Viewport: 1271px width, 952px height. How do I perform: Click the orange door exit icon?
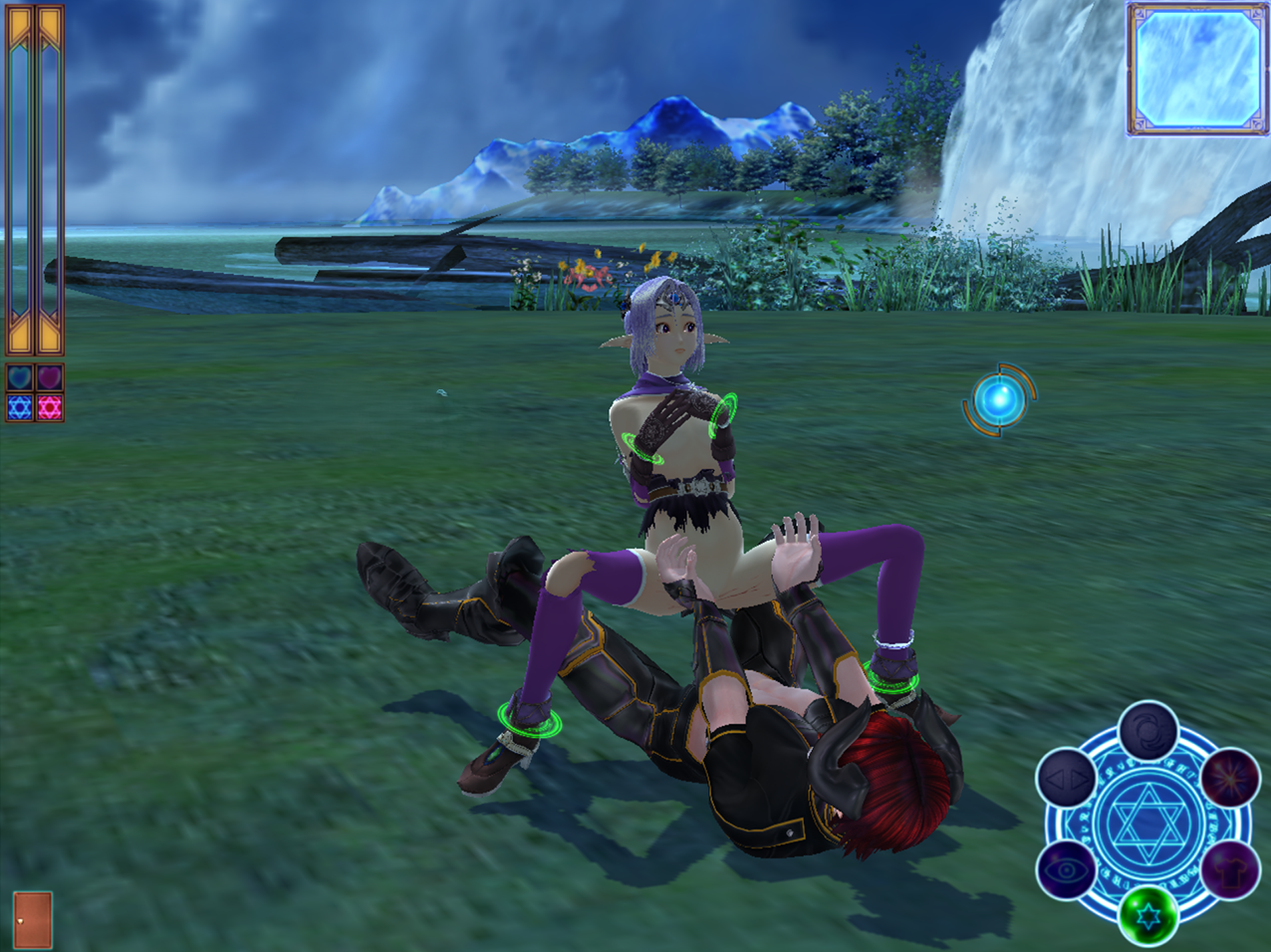[32, 919]
